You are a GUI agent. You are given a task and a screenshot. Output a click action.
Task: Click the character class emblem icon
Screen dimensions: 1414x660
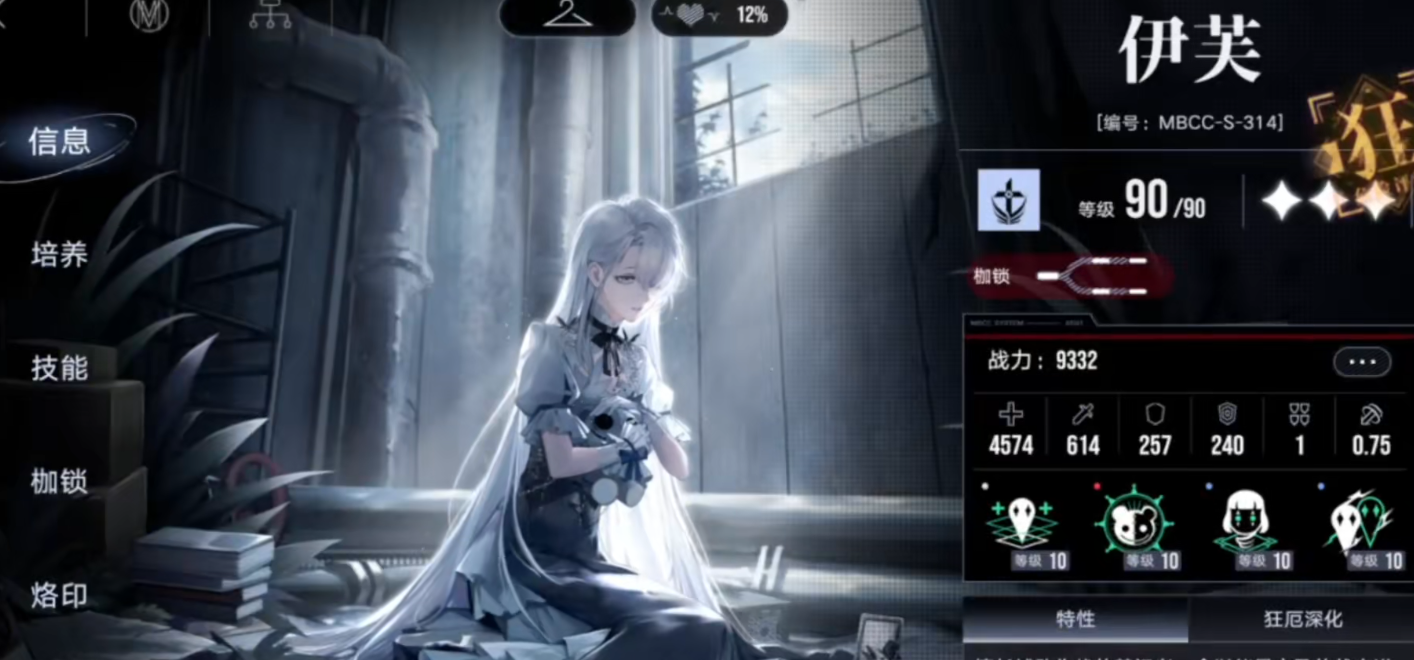point(1008,200)
